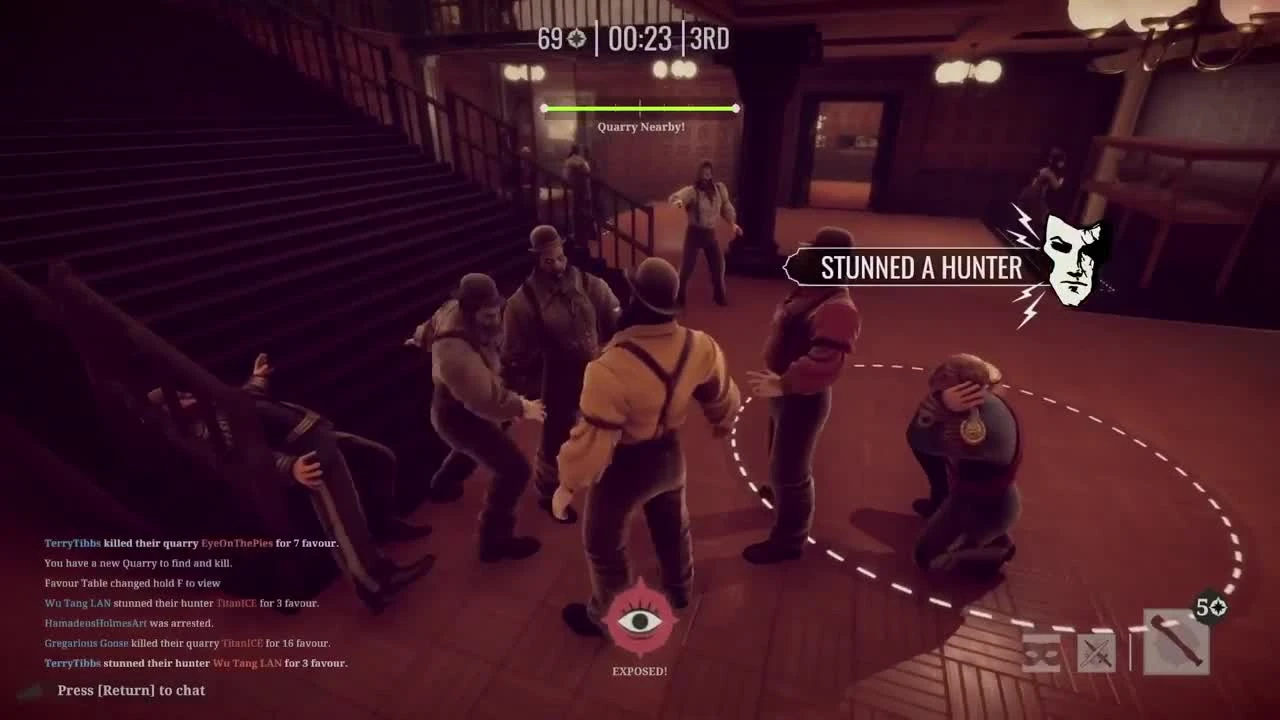Click the 00:23 match timer
The height and width of the screenshot is (720, 1280).
pos(640,40)
